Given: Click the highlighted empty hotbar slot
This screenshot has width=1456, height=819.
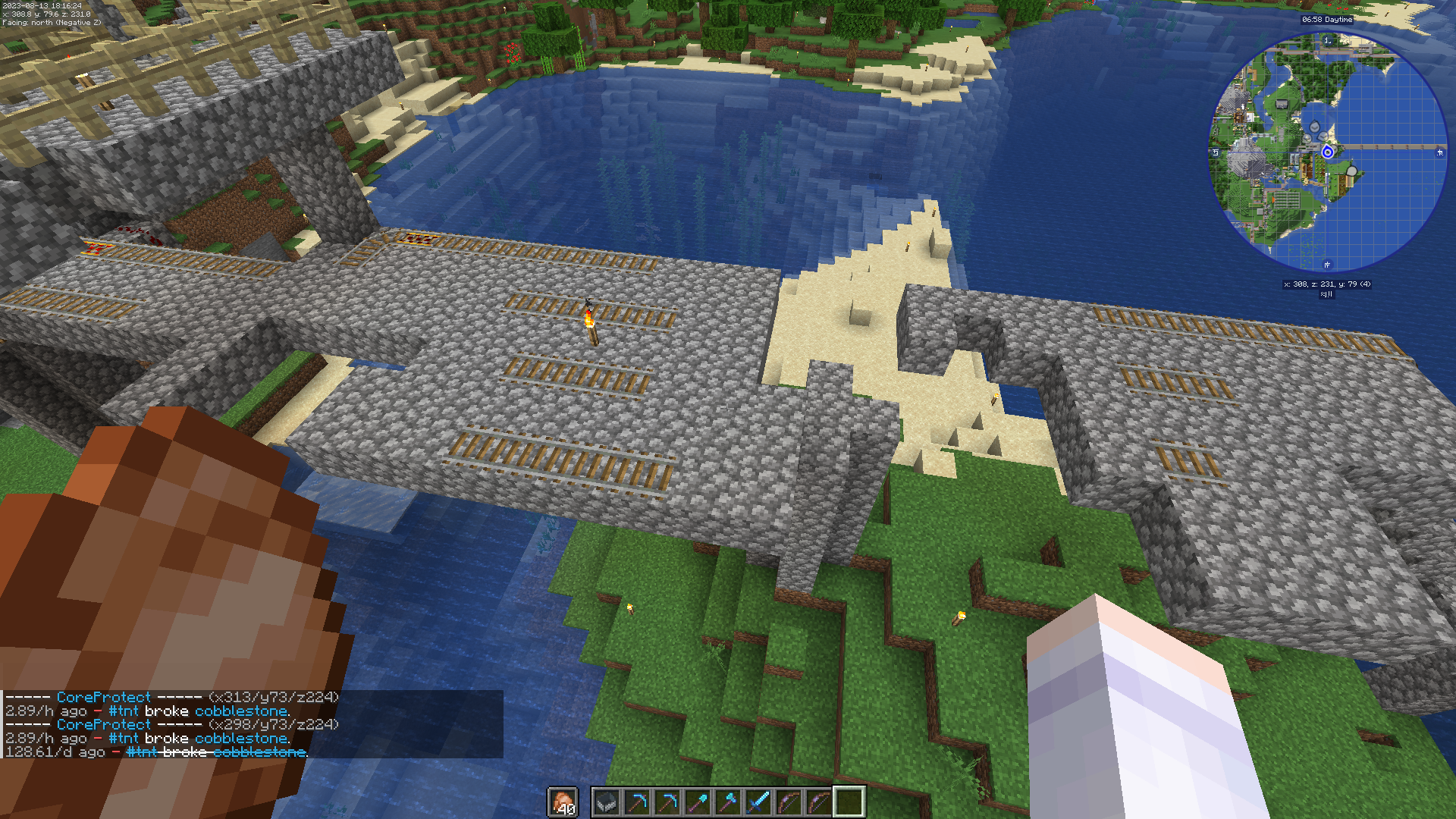Looking at the screenshot, I should point(849,802).
